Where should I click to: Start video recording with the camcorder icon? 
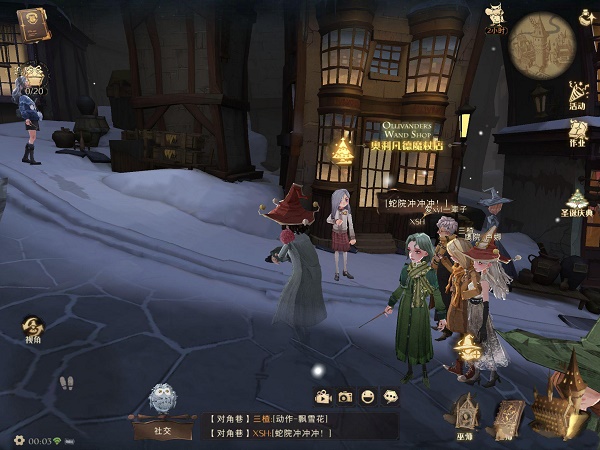tap(323, 397)
